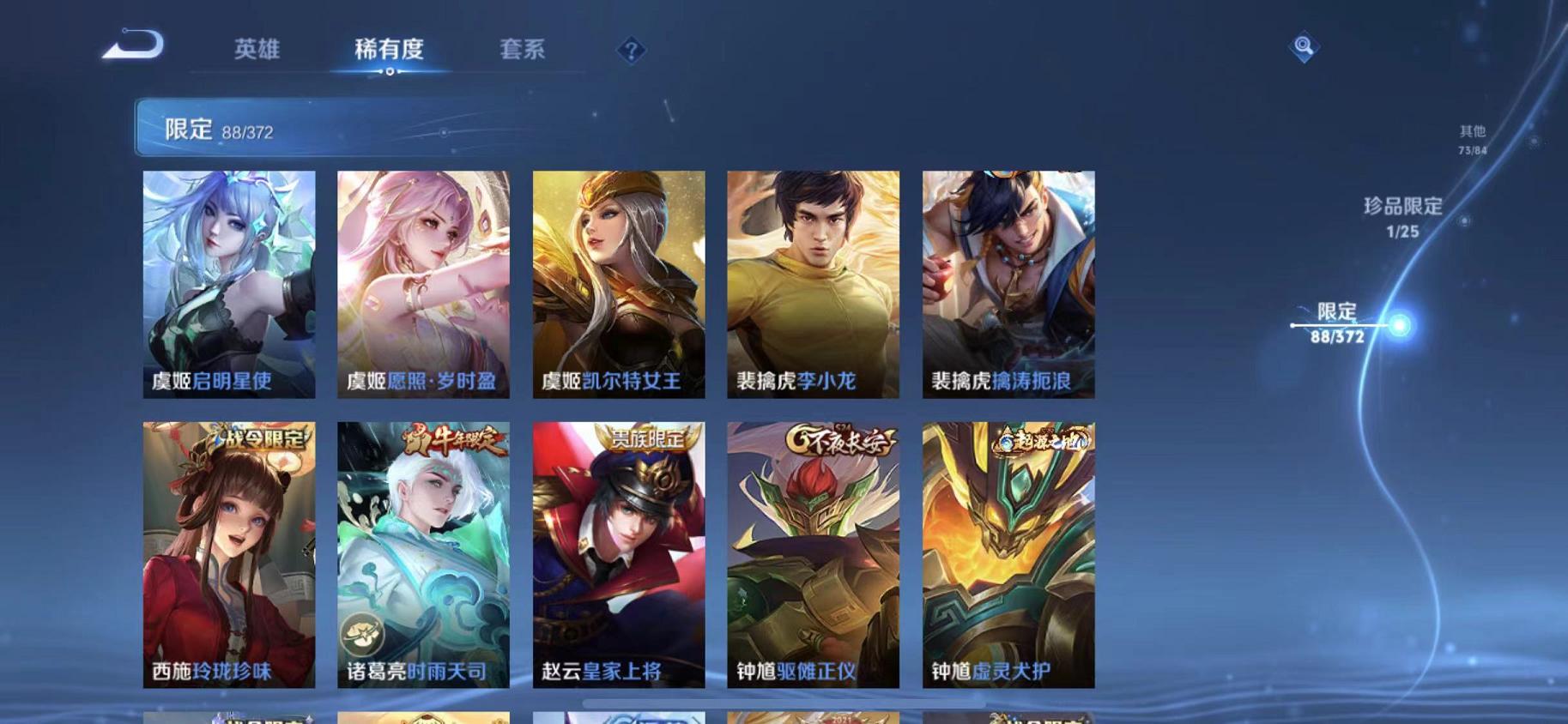The width and height of the screenshot is (1568, 724).
Task: Open skin search via the magnifier icon
Action: click(x=1303, y=48)
